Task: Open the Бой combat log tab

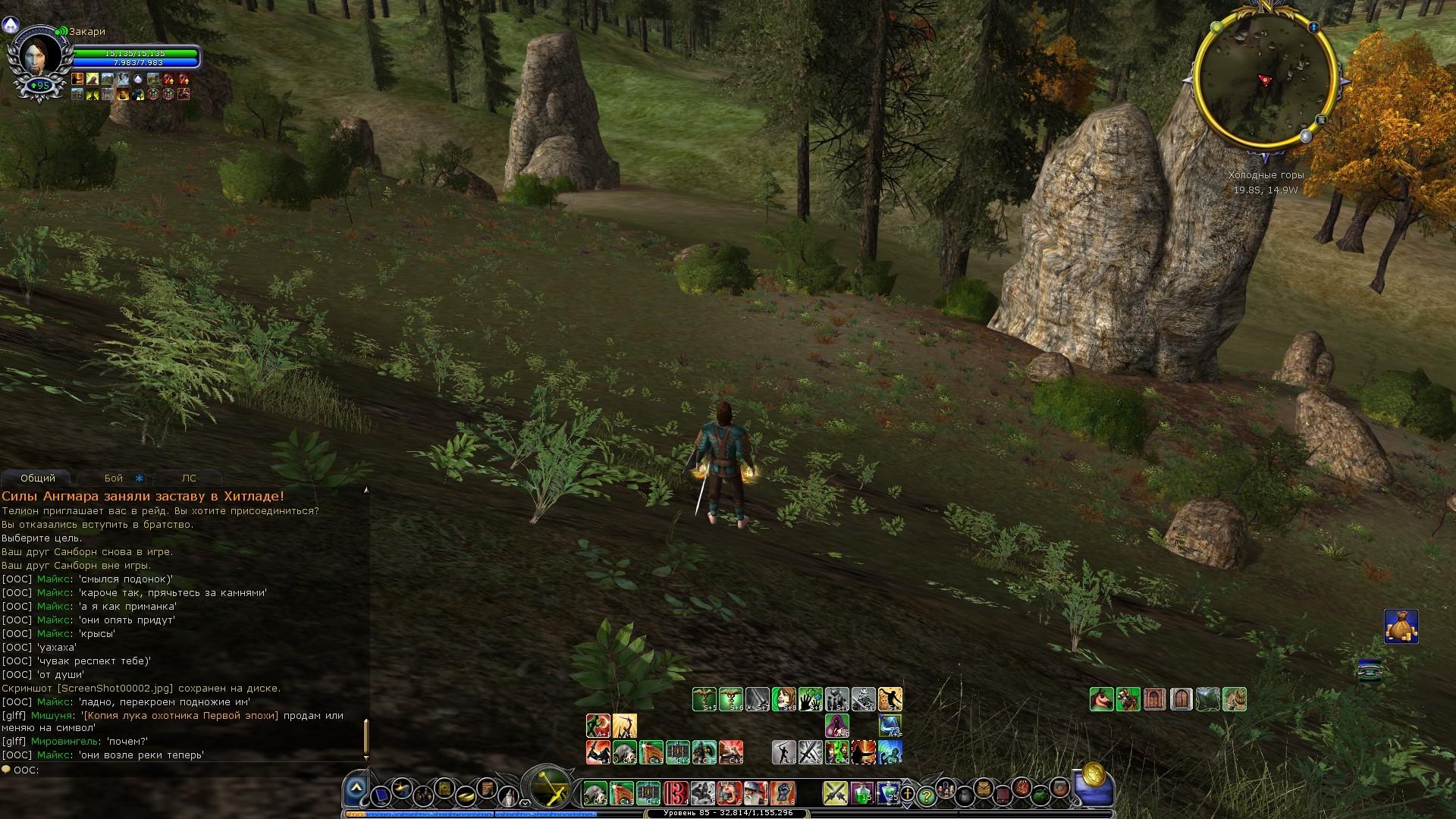Action: [x=114, y=479]
